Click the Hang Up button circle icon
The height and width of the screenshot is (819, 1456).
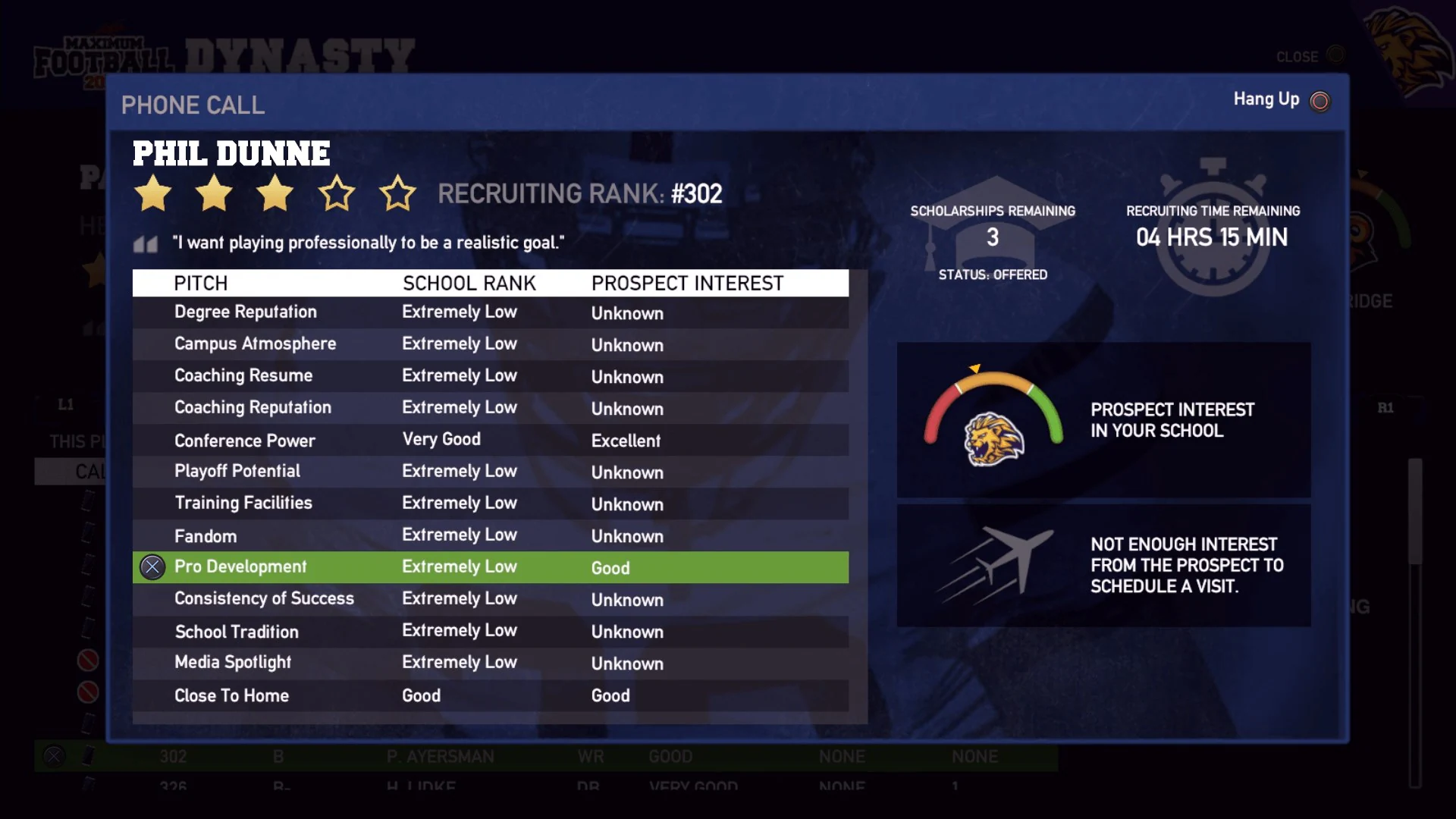(x=1319, y=99)
